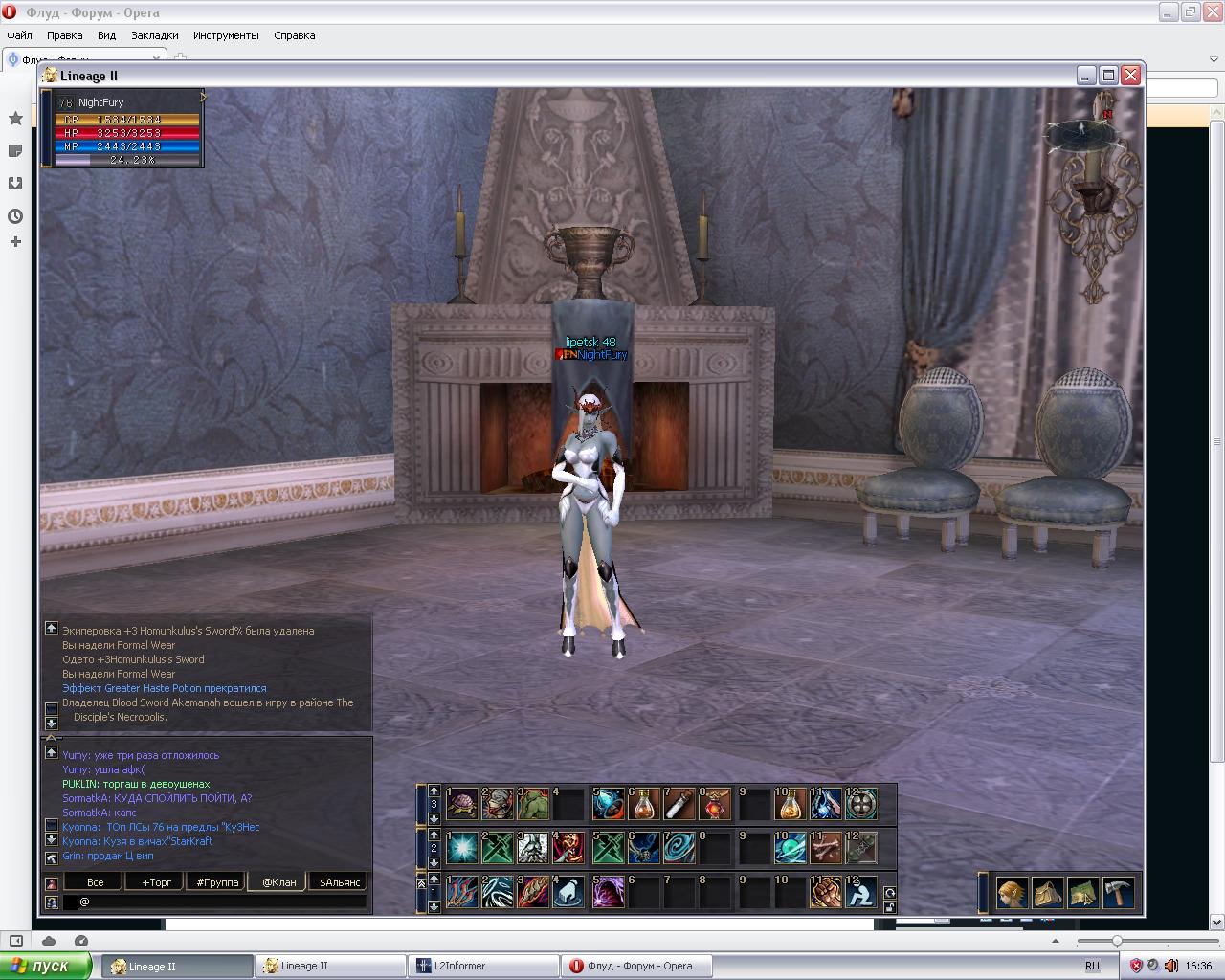The width and height of the screenshot is (1225, 980).
Task: Open the system menu hammer icon
Action: point(1118,893)
